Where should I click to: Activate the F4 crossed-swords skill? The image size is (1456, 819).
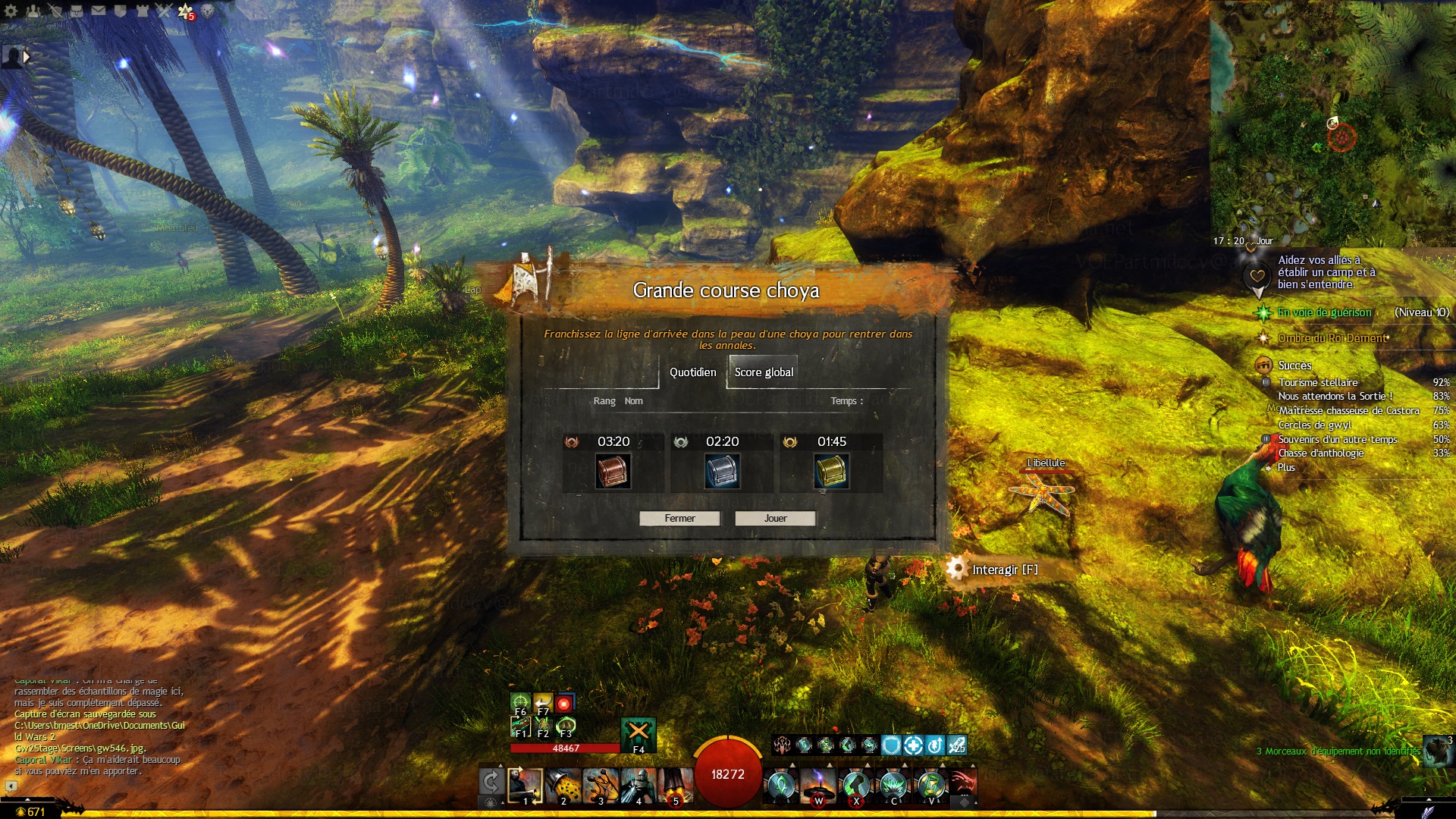pyautogui.click(x=638, y=733)
